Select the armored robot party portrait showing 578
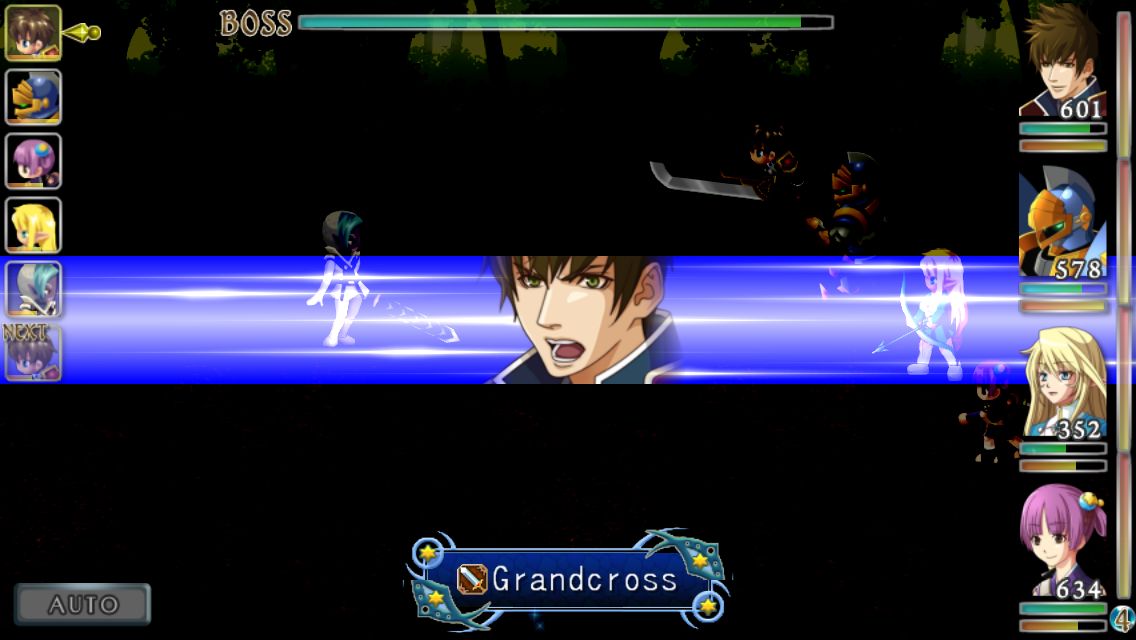 (1063, 226)
